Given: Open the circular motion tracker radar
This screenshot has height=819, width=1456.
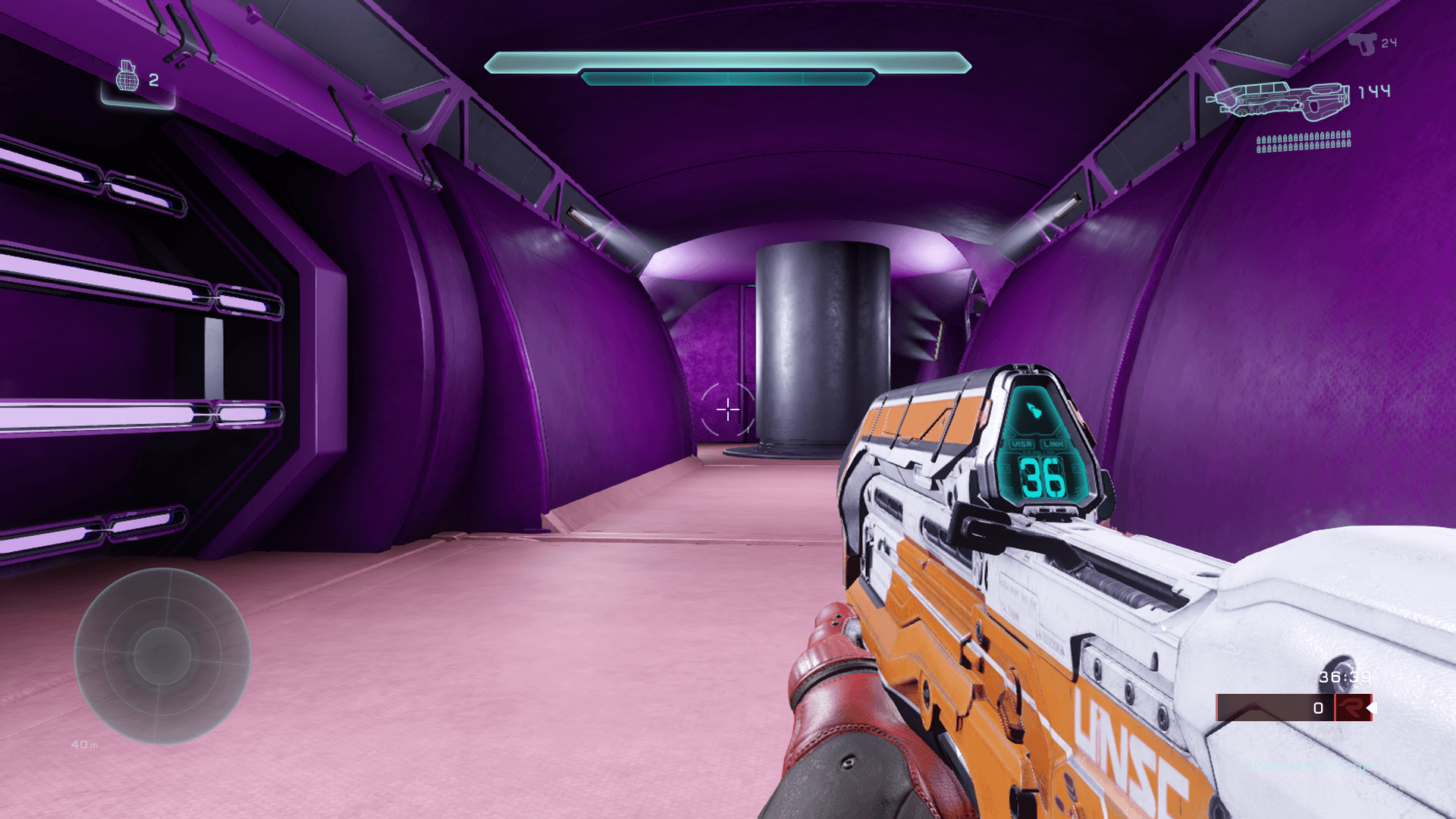Looking at the screenshot, I should tap(162, 656).
